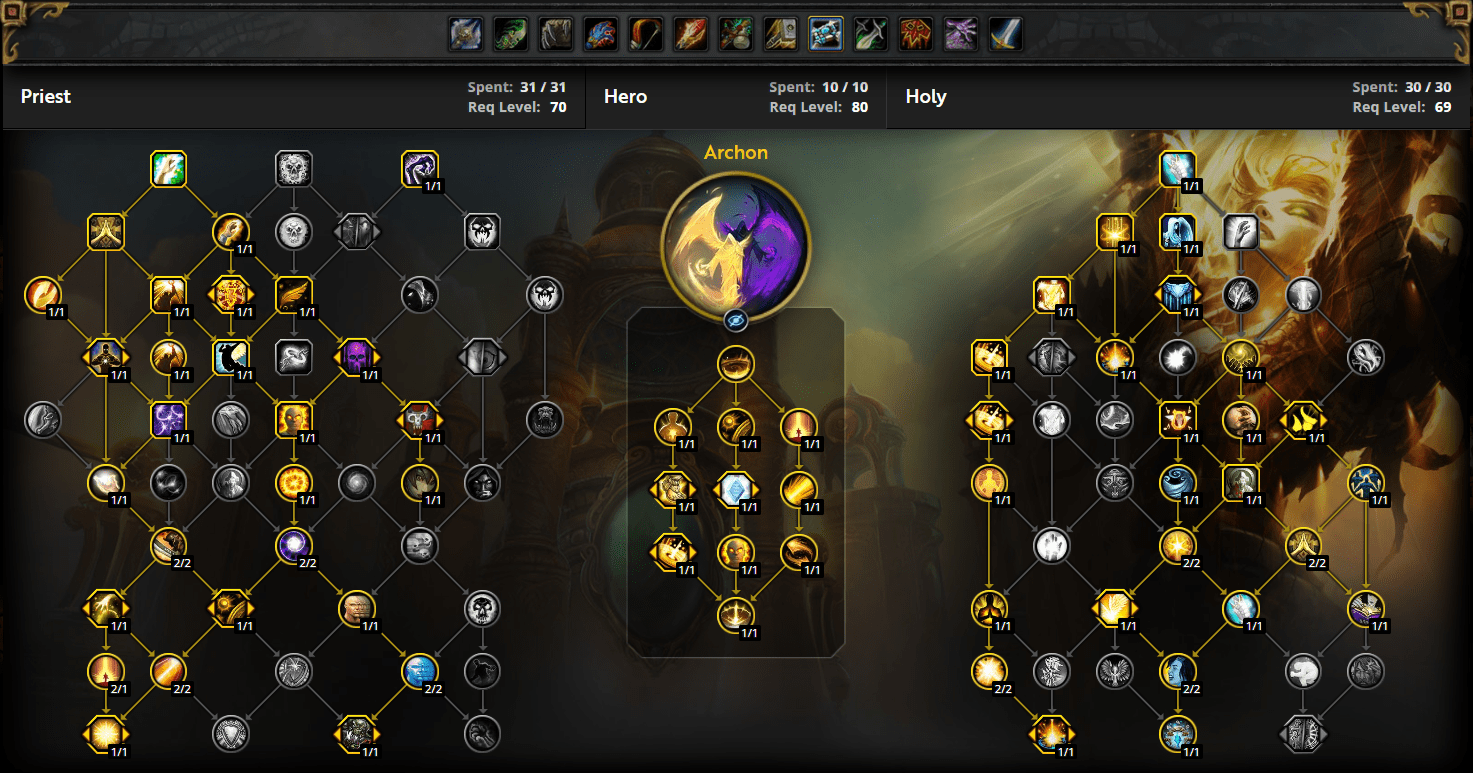
Task: Select the green-glow talent atop Priest tree
Action: point(168,169)
